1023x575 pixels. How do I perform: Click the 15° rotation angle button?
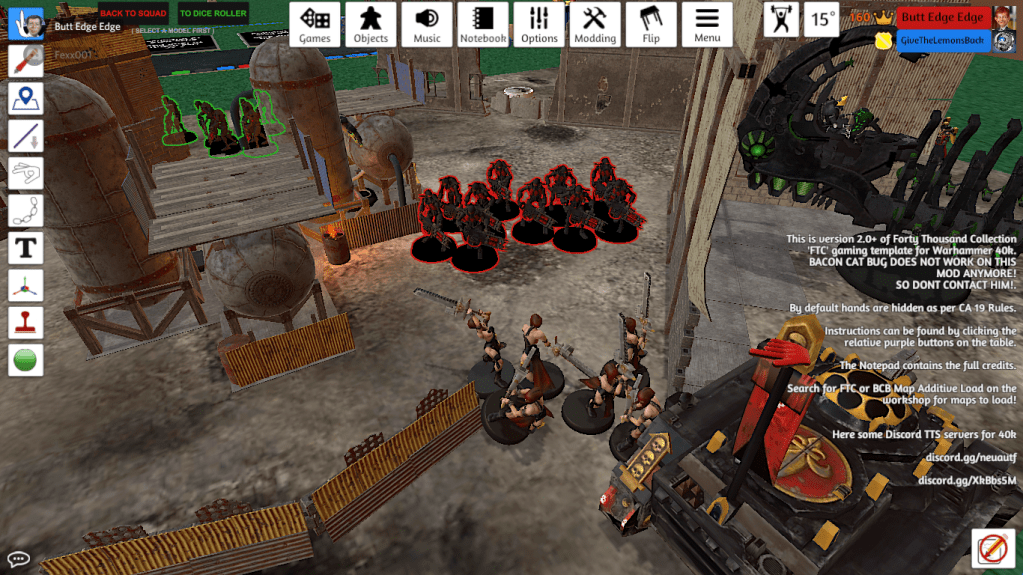(x=822, y=19)
